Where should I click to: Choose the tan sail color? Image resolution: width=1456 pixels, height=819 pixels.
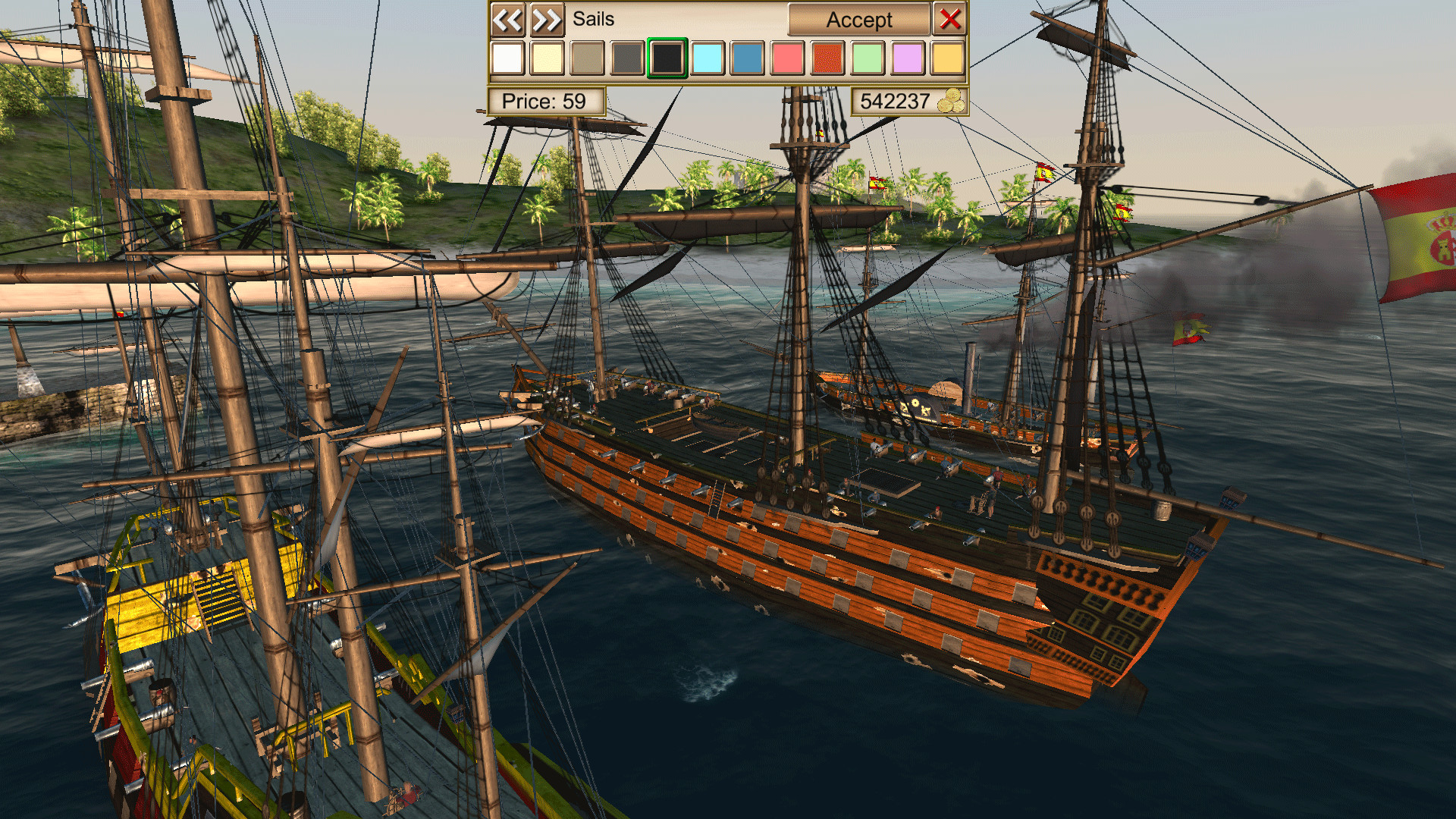pyautogui.click(x=587, y=58)
